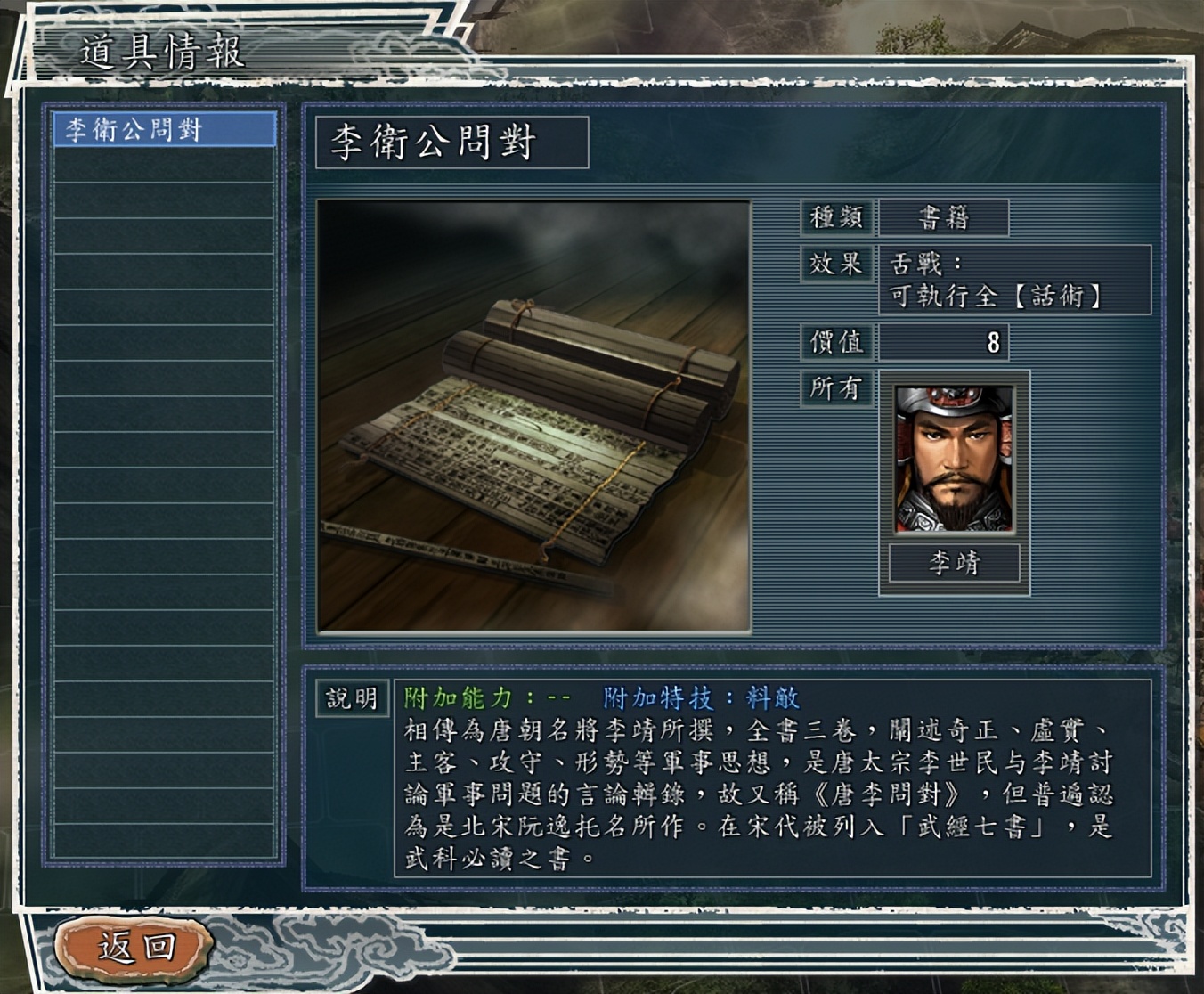Click the 價值 value label

tap(835, 340)
